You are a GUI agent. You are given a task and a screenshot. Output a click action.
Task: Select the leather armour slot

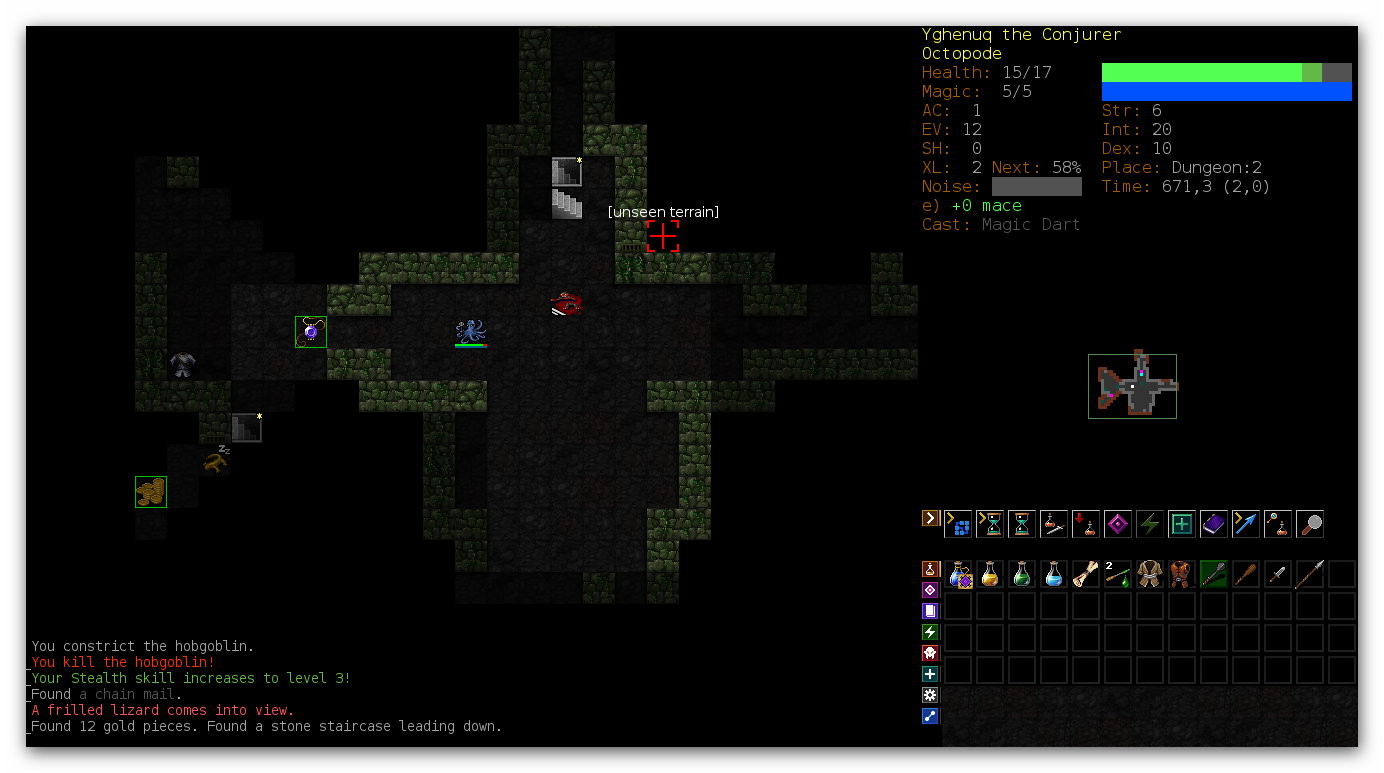1182,574
